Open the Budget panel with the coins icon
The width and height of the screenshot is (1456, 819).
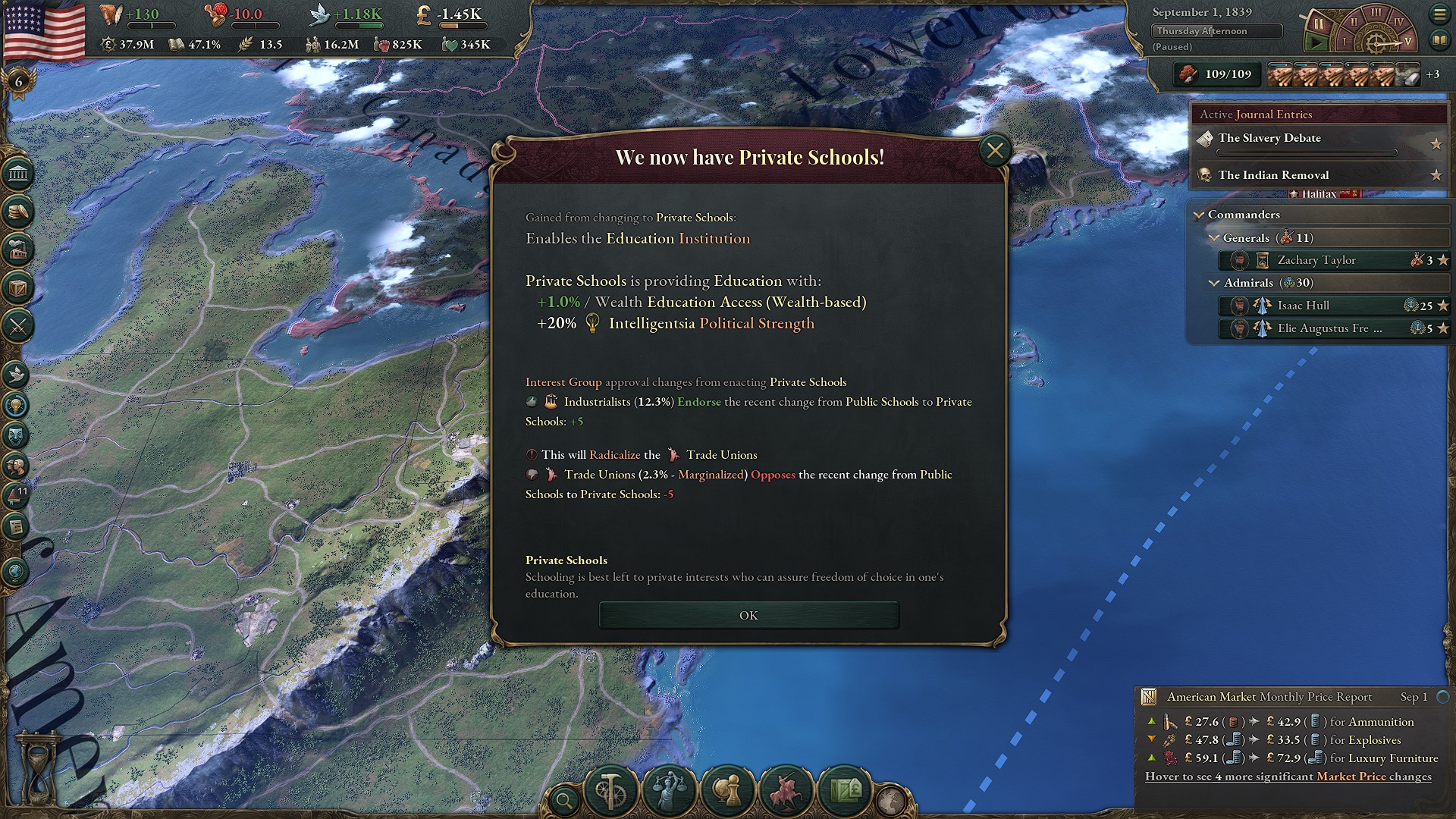(19, 213)
